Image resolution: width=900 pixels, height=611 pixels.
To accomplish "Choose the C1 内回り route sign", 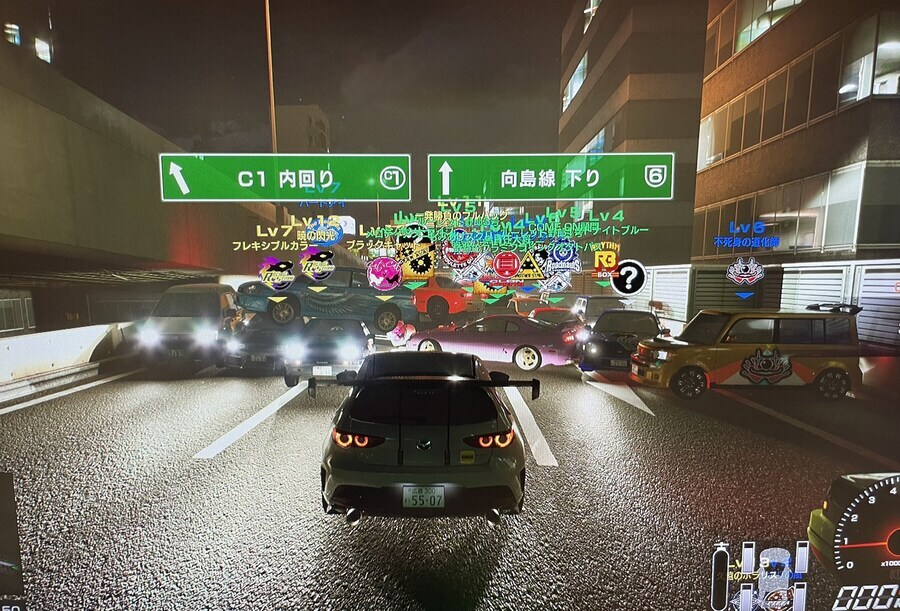I will (284, 178).
